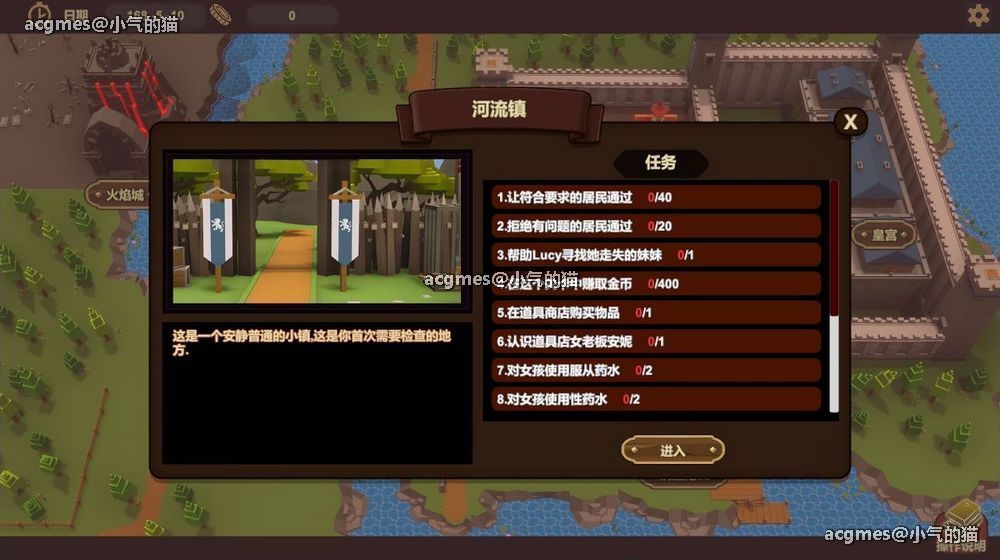
Task: Open settings via the gear icon
Action: [977, 15]
